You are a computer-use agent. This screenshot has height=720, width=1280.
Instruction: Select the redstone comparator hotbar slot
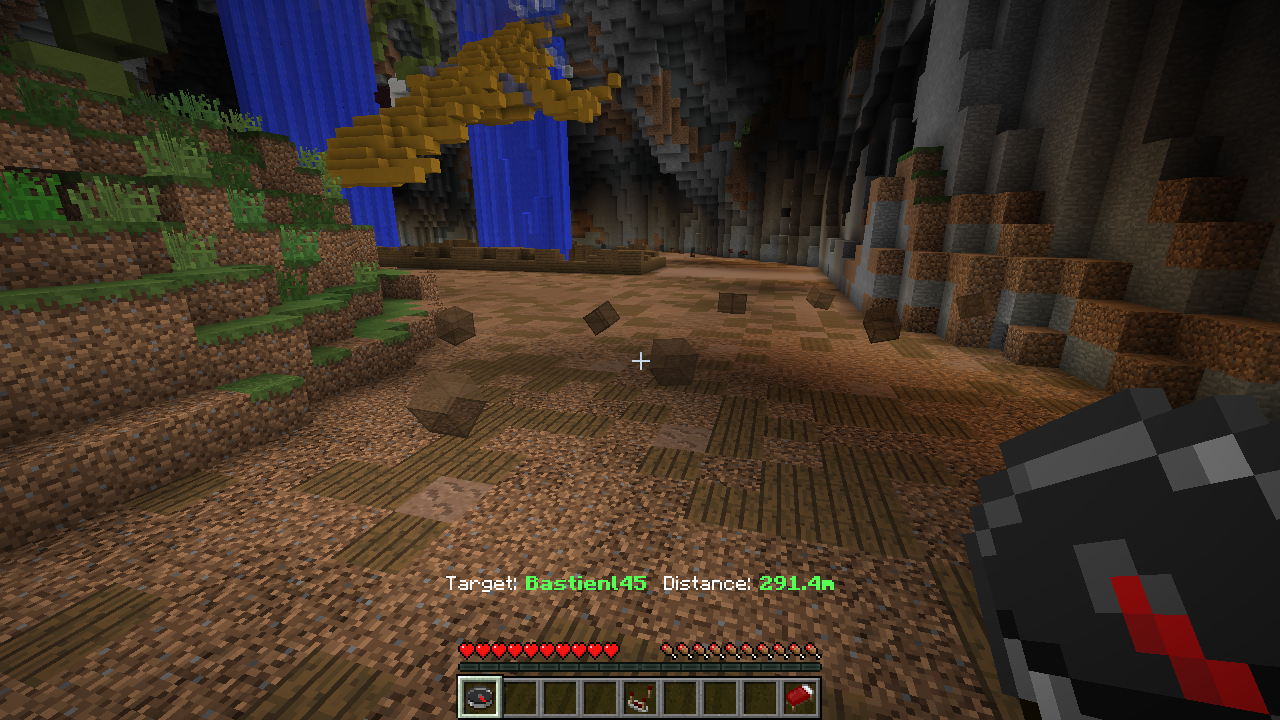coord(640,697)
